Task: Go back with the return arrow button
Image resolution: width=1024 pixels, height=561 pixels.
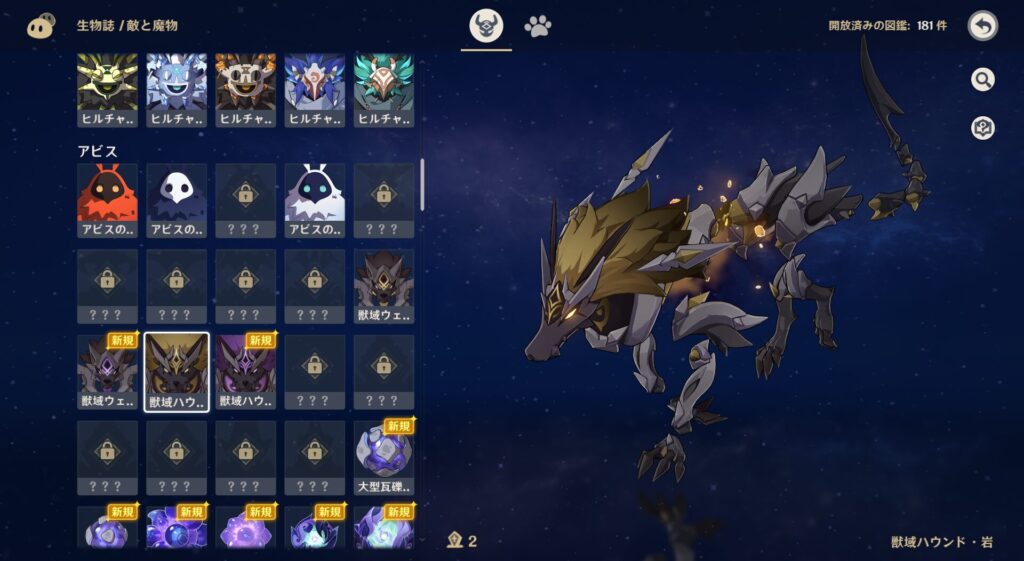Action: pos(982,26)
